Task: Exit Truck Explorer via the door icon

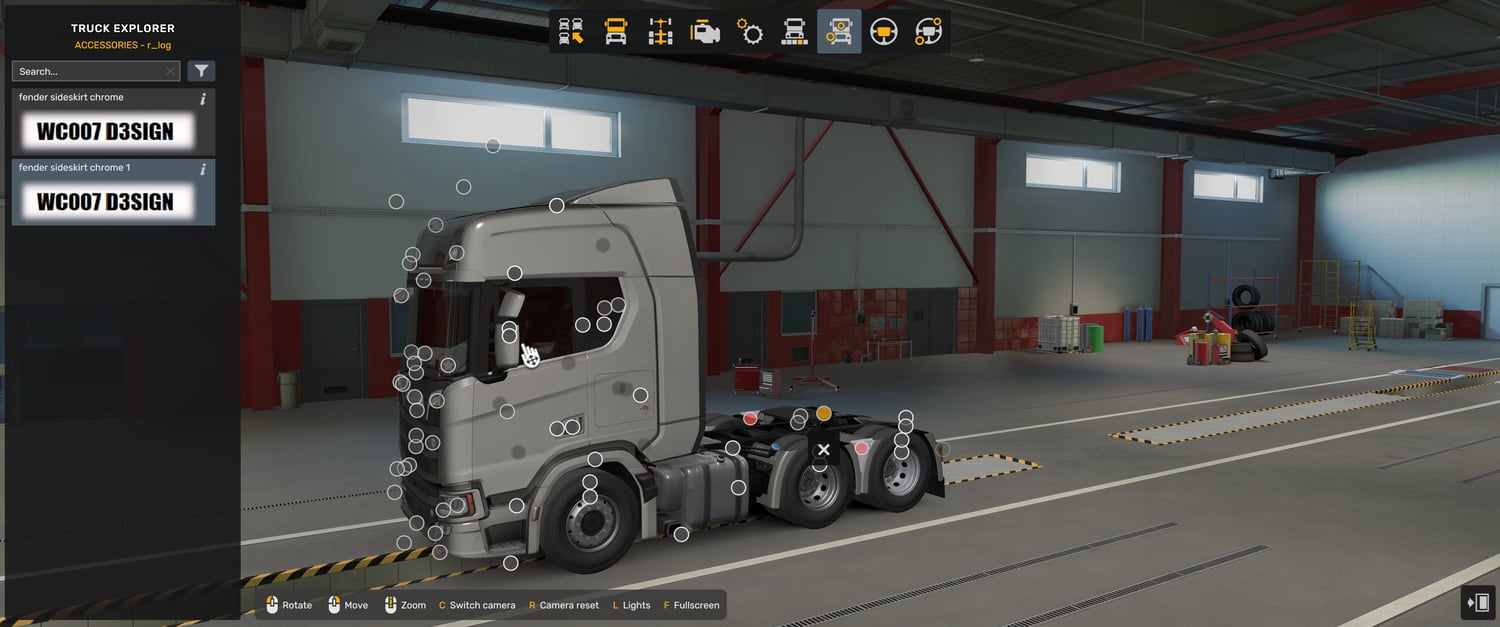Action: (1477, 602)
